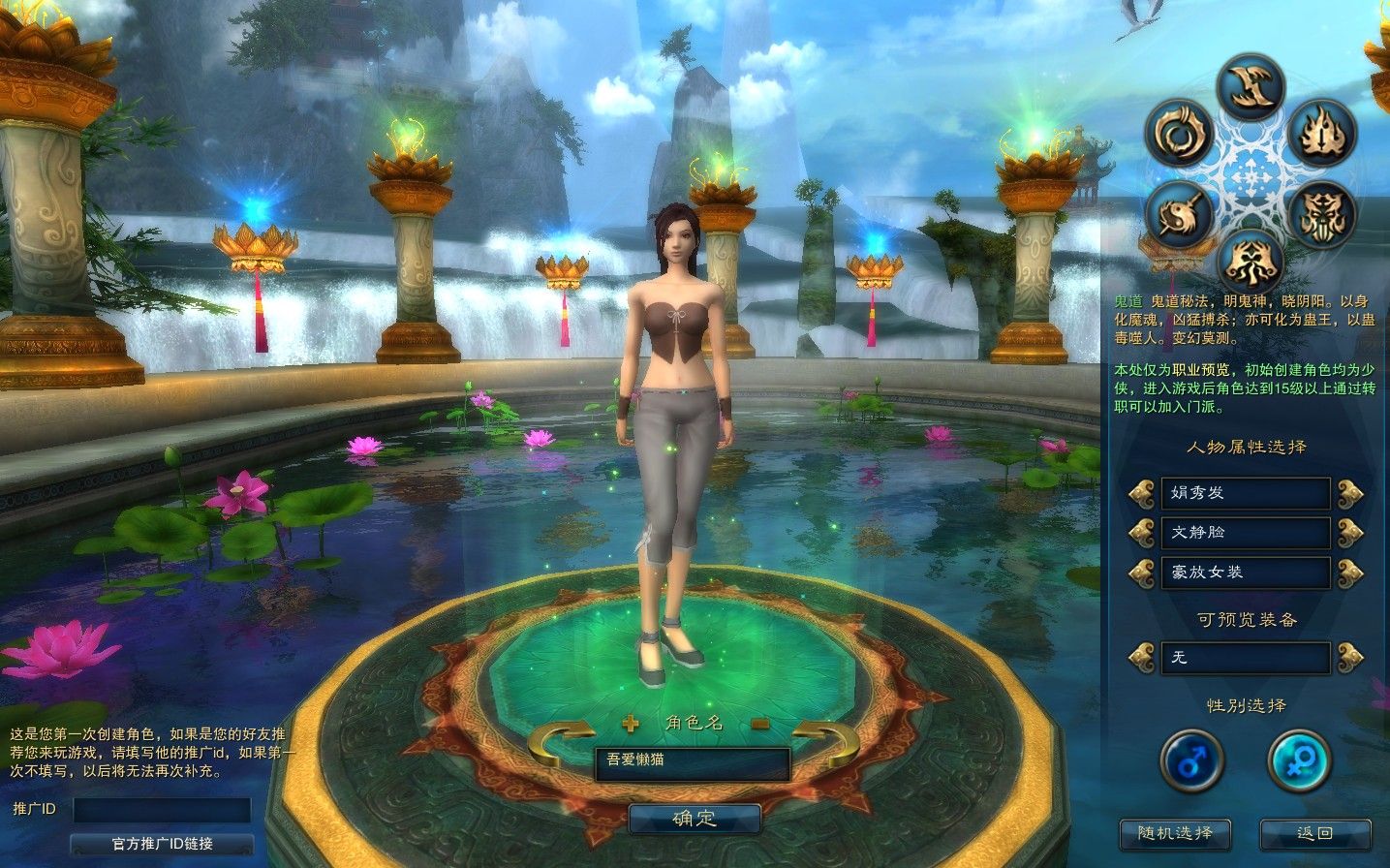Switch to the next hairstyle after 娟秀发

pos(1350,494)
